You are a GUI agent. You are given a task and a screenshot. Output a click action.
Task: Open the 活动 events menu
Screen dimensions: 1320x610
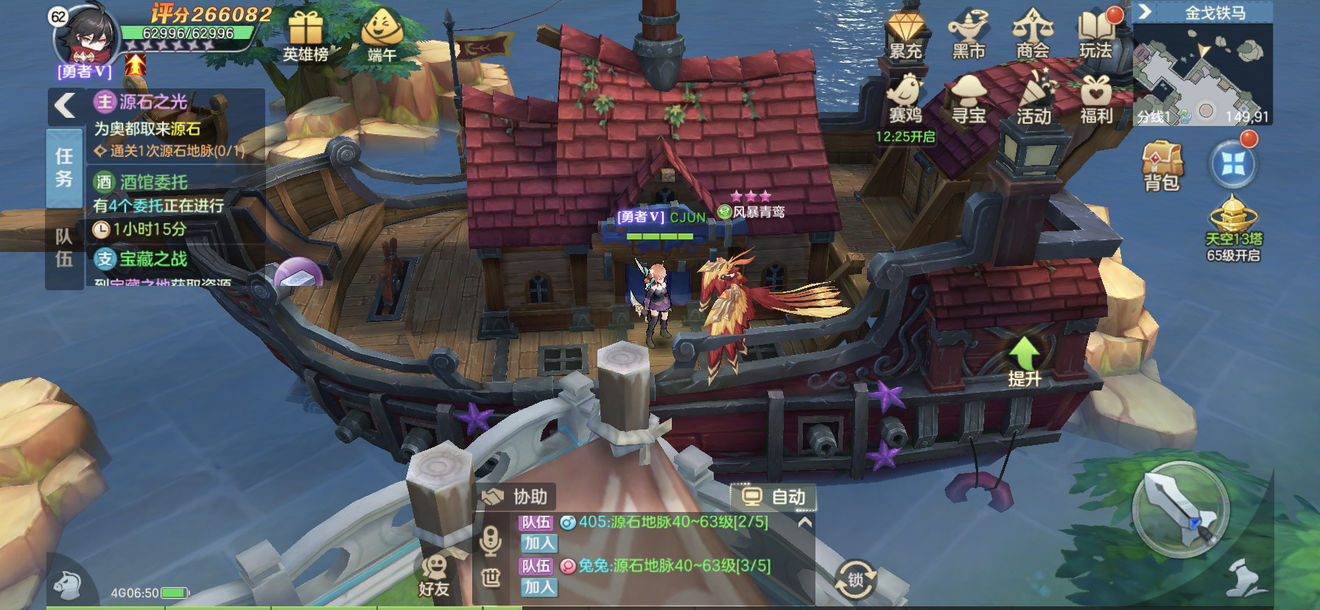pyautogui.click(x=1033, y=98)
